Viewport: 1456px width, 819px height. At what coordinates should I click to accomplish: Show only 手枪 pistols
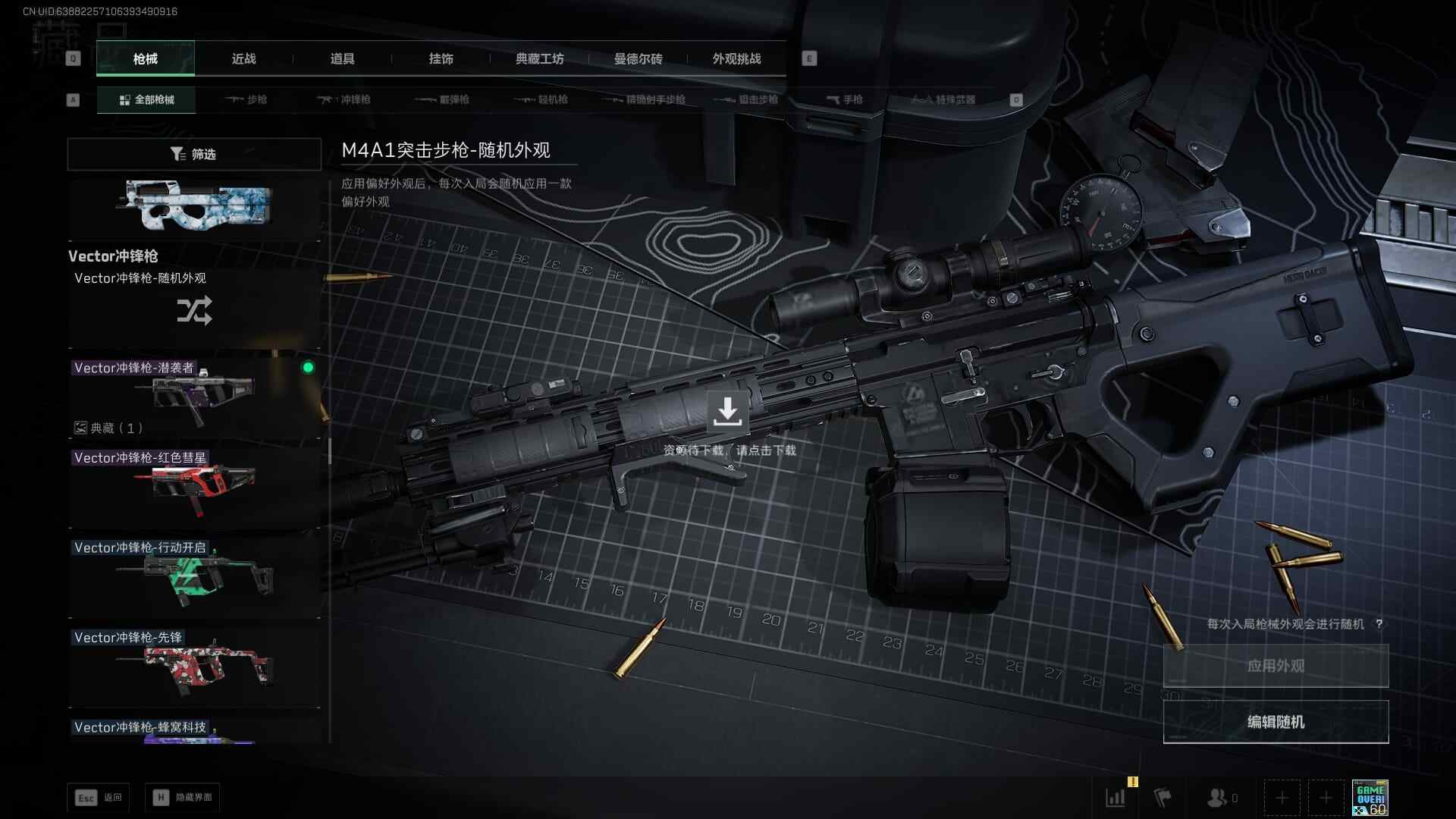click(x=844, y=100)
